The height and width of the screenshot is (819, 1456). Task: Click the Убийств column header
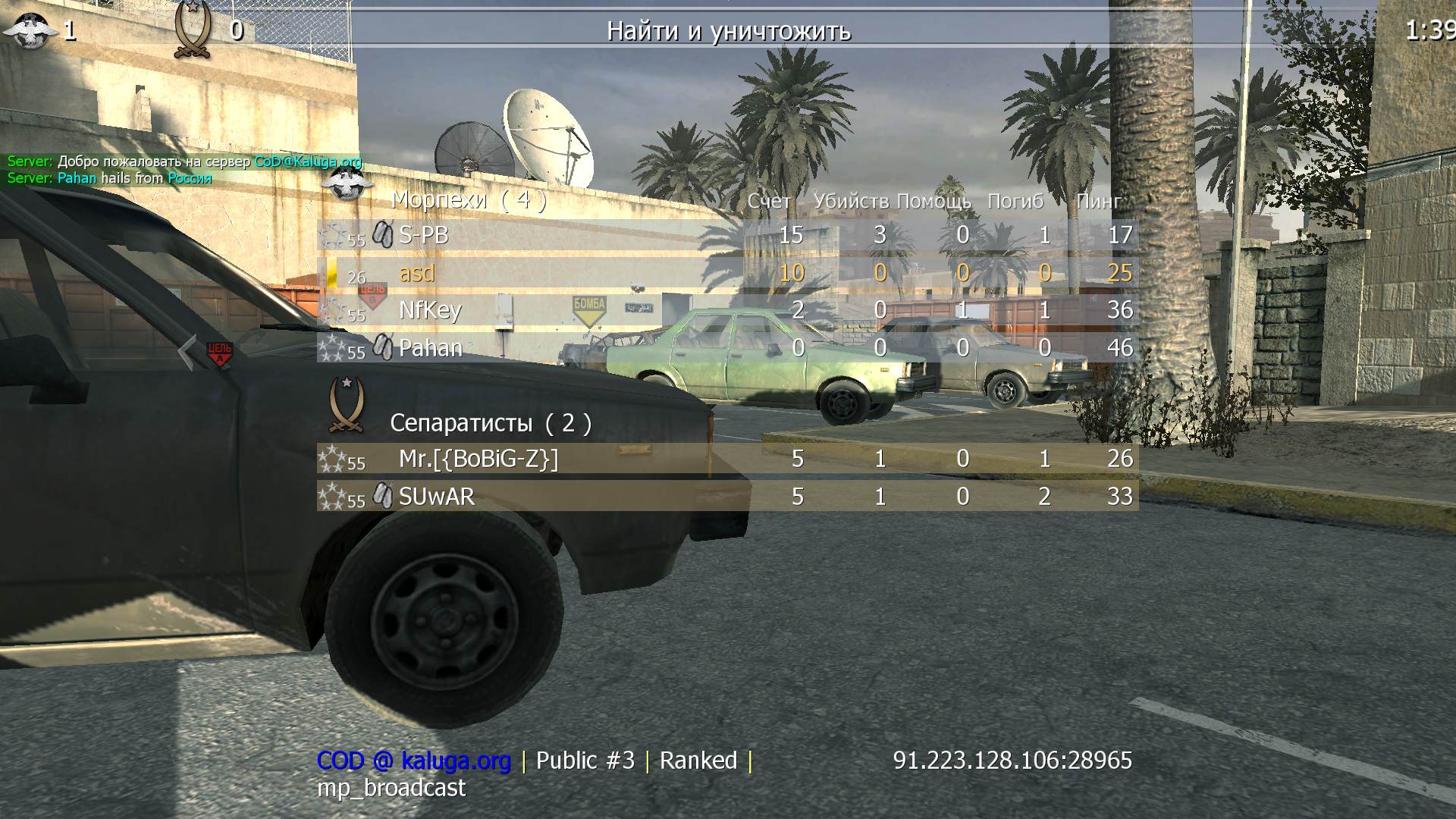[849, 202]
